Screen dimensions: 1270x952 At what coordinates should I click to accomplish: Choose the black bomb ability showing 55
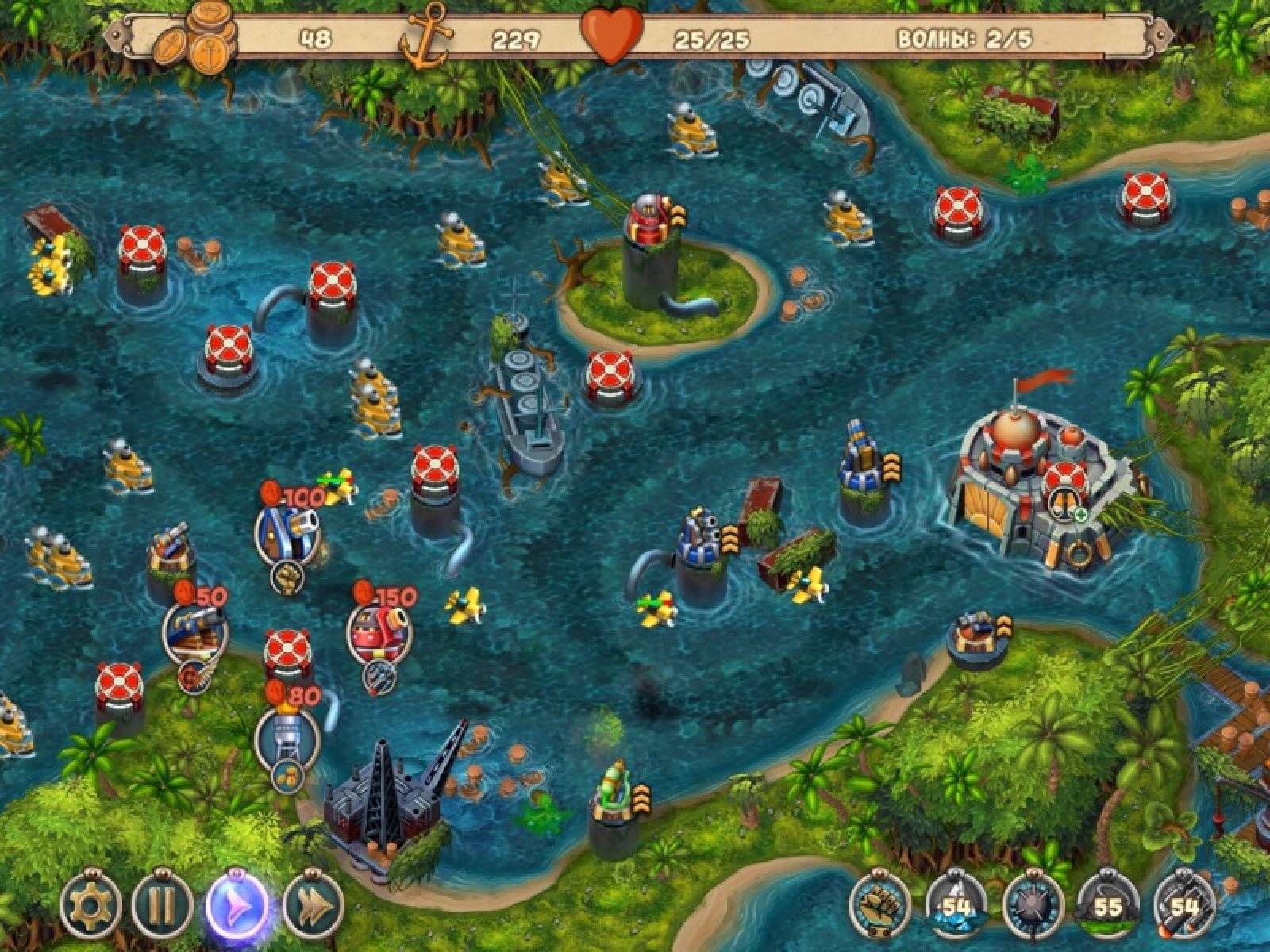tap(1108, 904)
